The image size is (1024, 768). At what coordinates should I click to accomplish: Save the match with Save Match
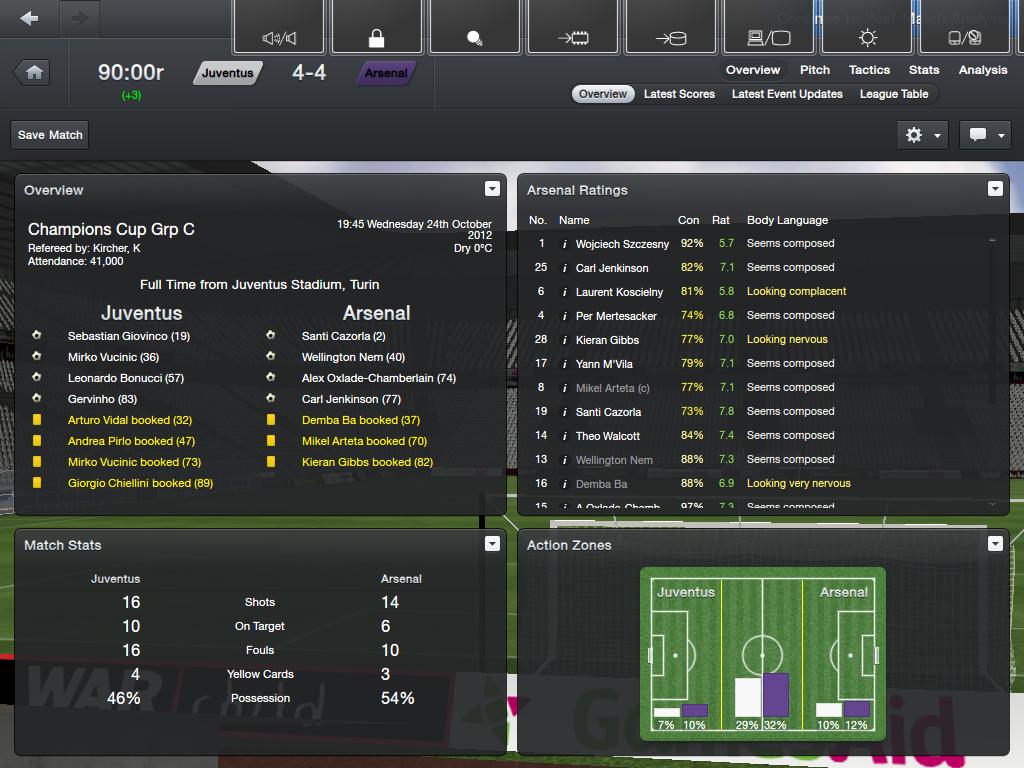(x=50, y=135)
